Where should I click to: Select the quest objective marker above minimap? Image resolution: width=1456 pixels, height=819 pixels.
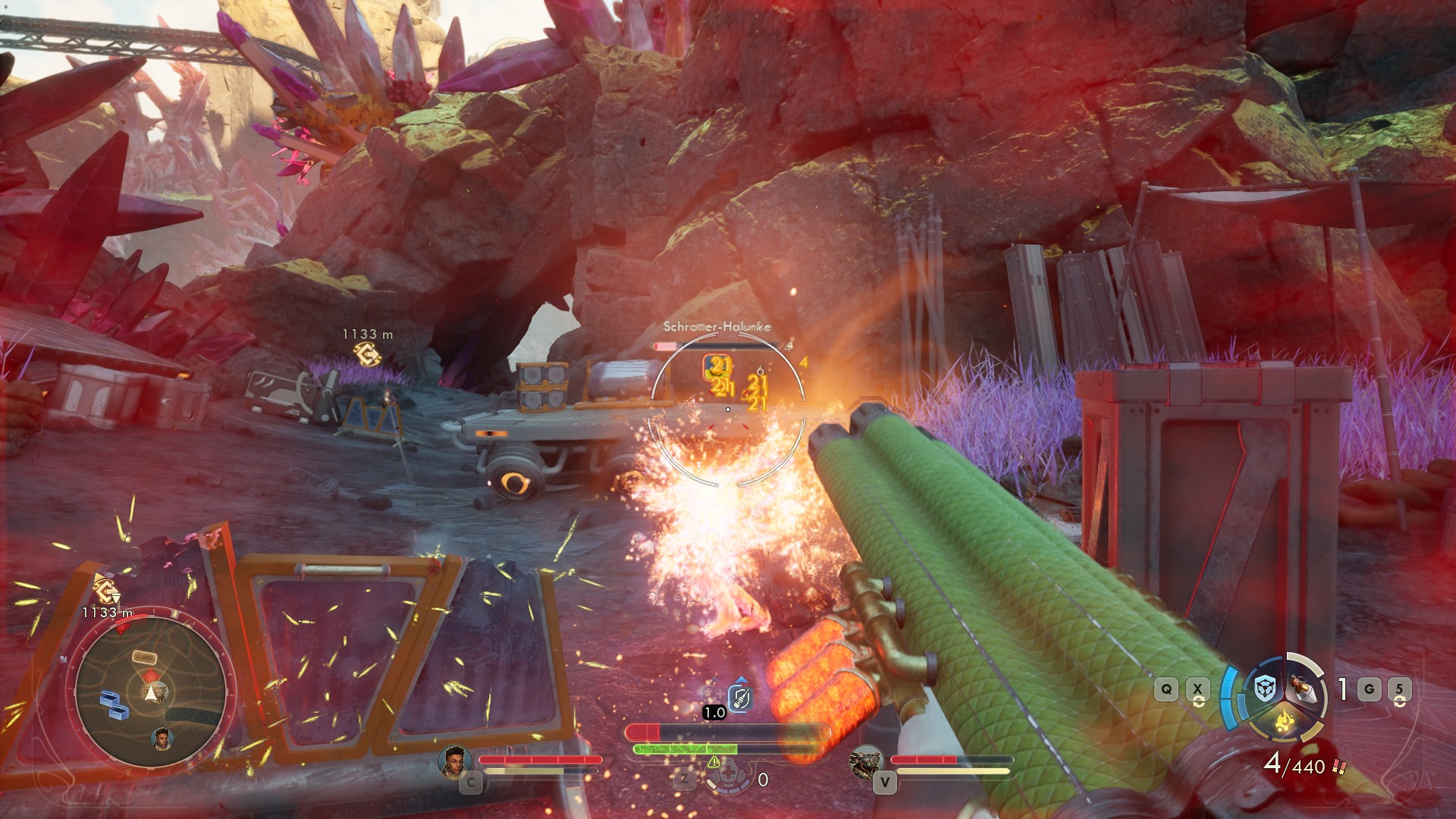tap(105, 588)
